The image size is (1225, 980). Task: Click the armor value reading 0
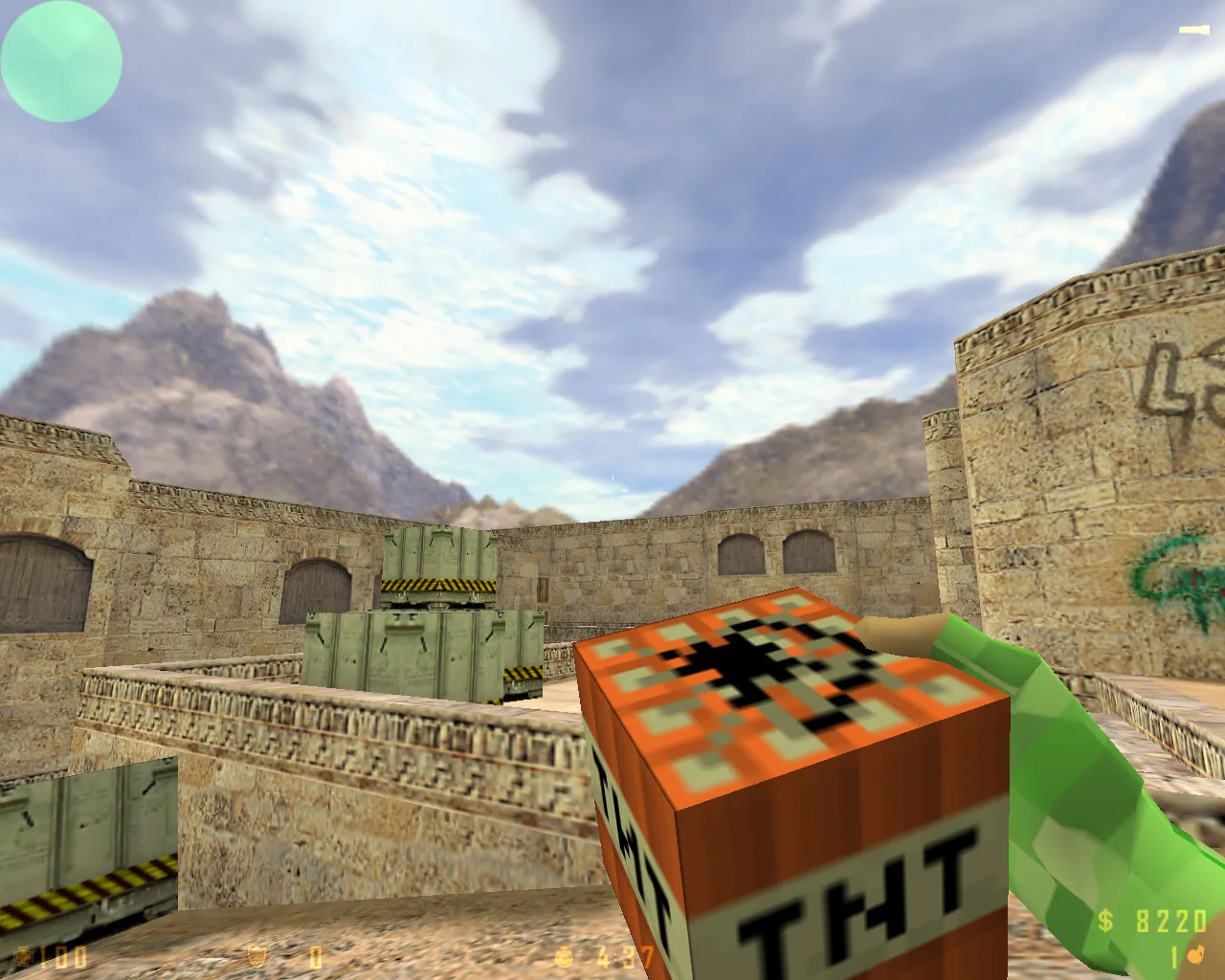click(316, 955)
